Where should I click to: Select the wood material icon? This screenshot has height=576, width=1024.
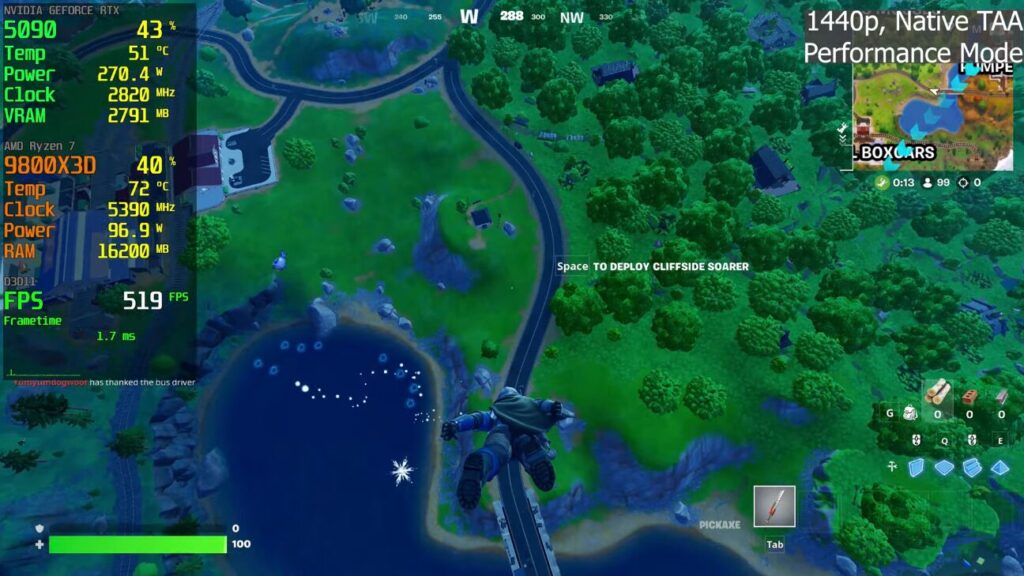pos(937,392)
